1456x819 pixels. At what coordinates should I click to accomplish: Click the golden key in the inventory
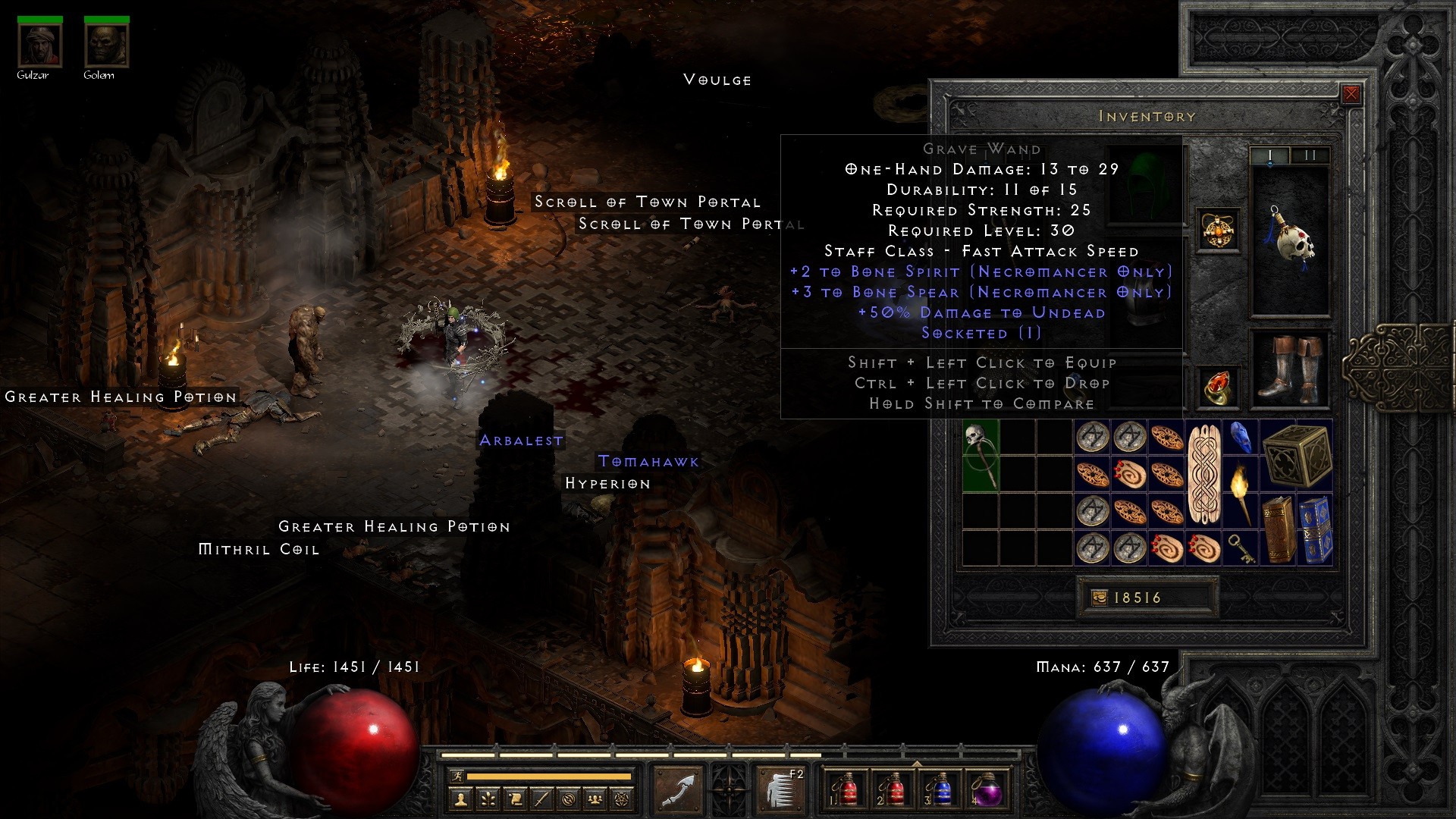[x=1241, y=548]
